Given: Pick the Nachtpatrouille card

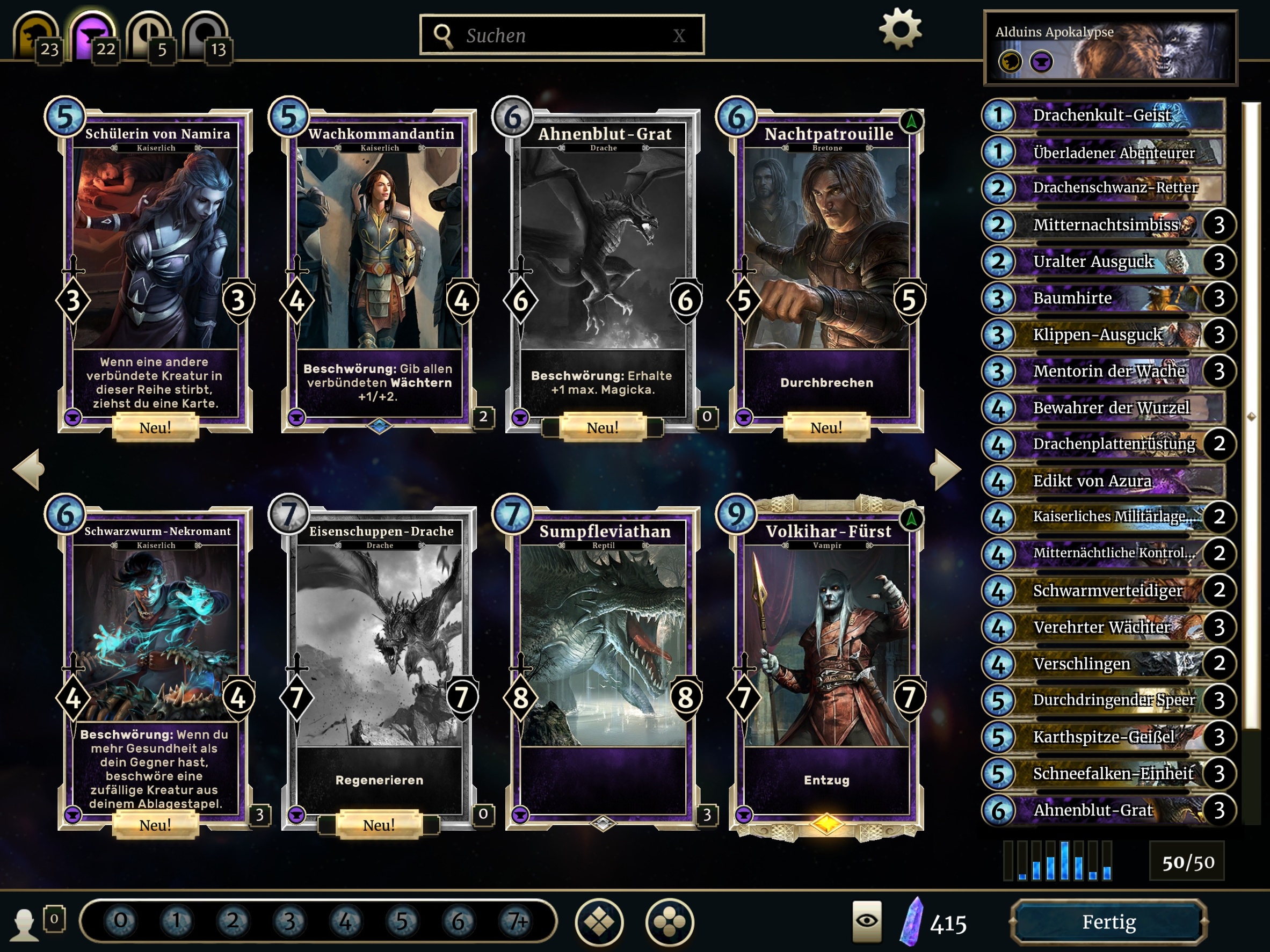Looking at the screenshot, I should 826,270.
